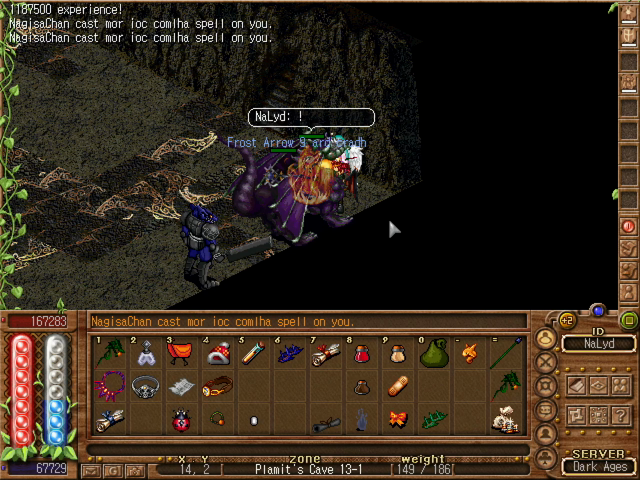Click the green square button
Viewport: 640px width, 480px height.
pyautogui.click(x=628, y=320)
